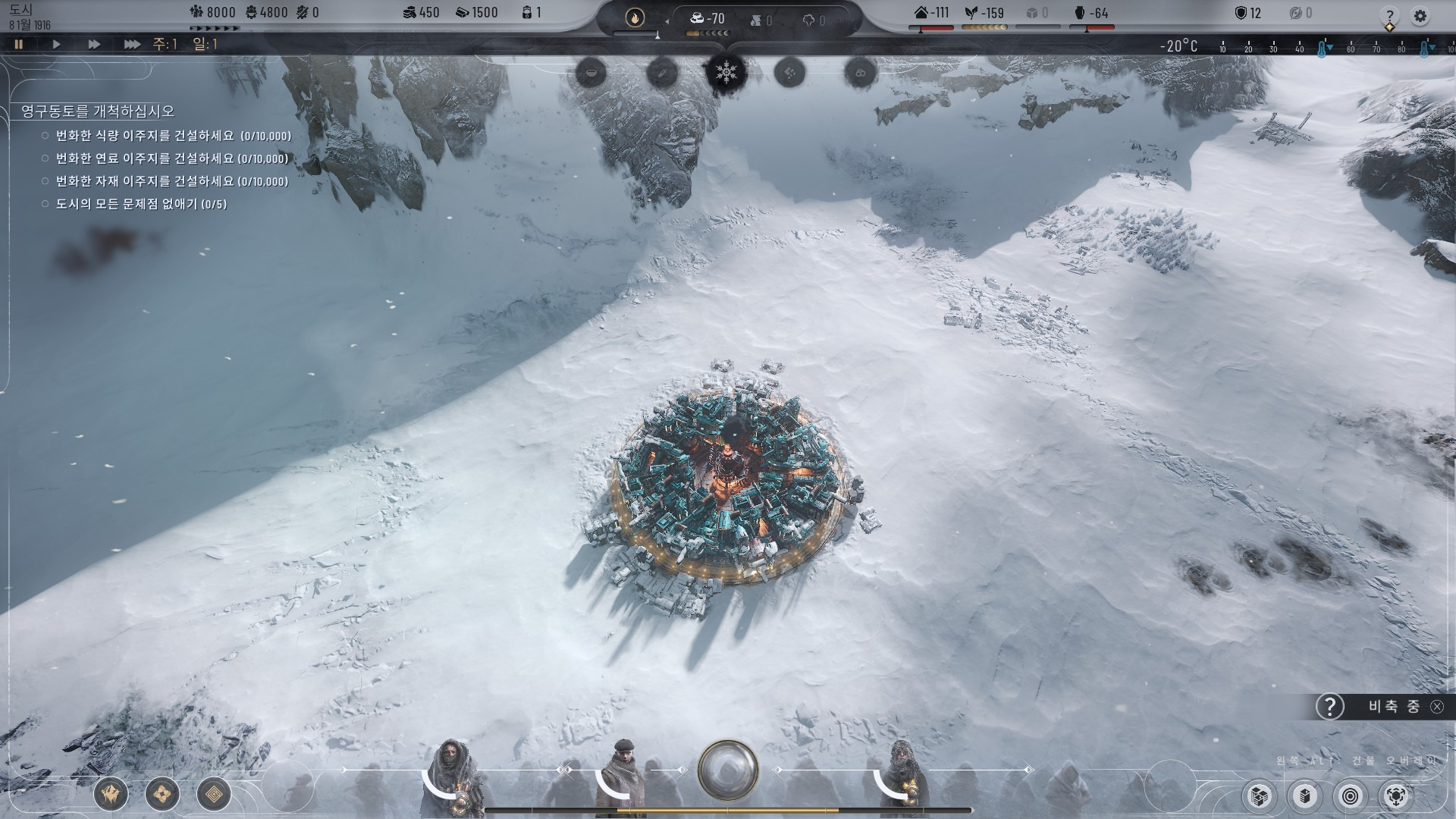
Task: Click the shelter house resource indicator
Action: [x=932, y=13]
